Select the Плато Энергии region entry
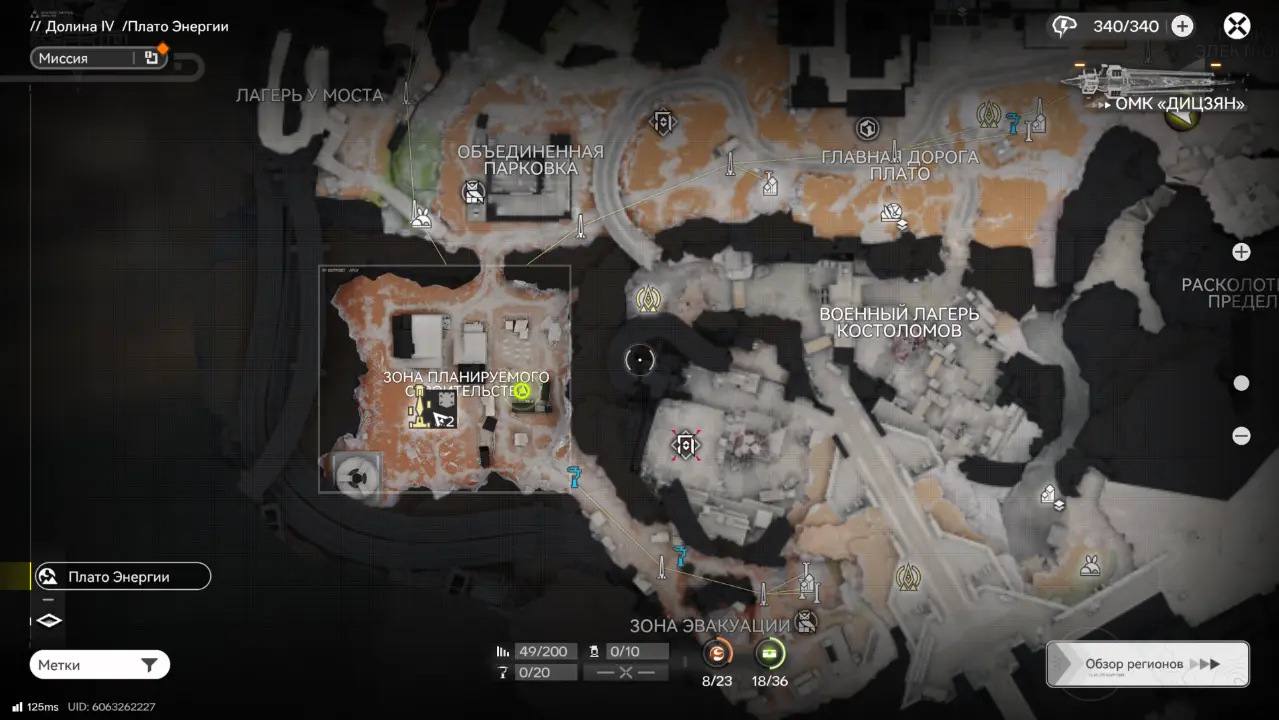 (122, 577)
